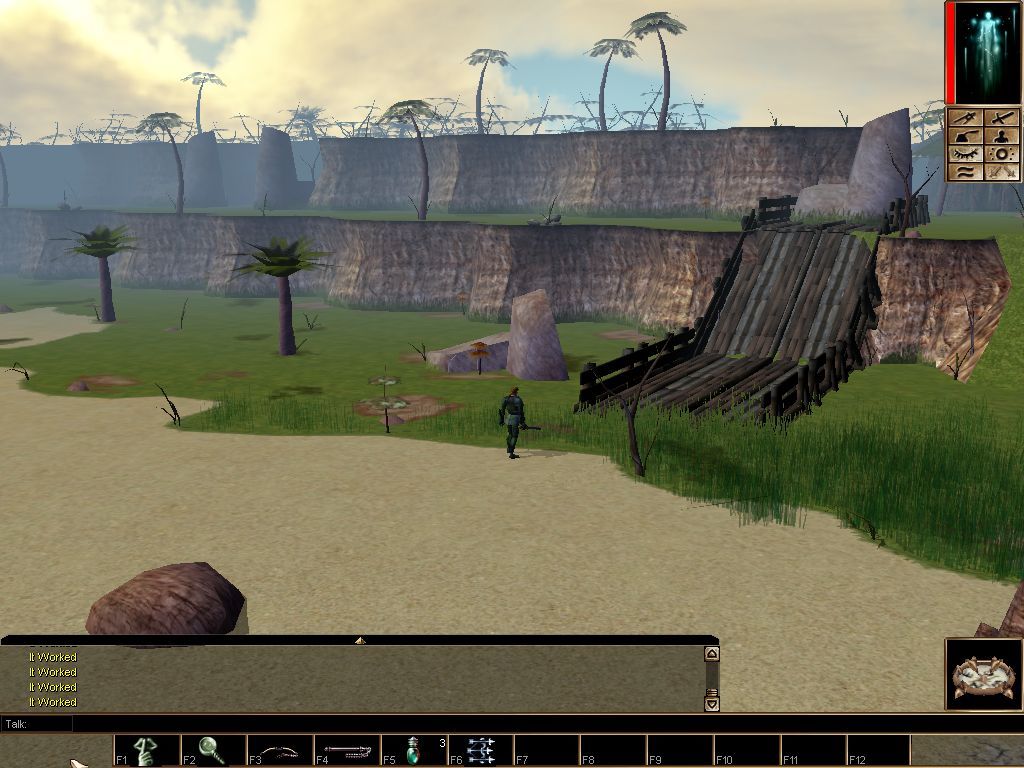Open the journal with the quill button
This screenshot has height=768, width=1024.
click(964, 136)
